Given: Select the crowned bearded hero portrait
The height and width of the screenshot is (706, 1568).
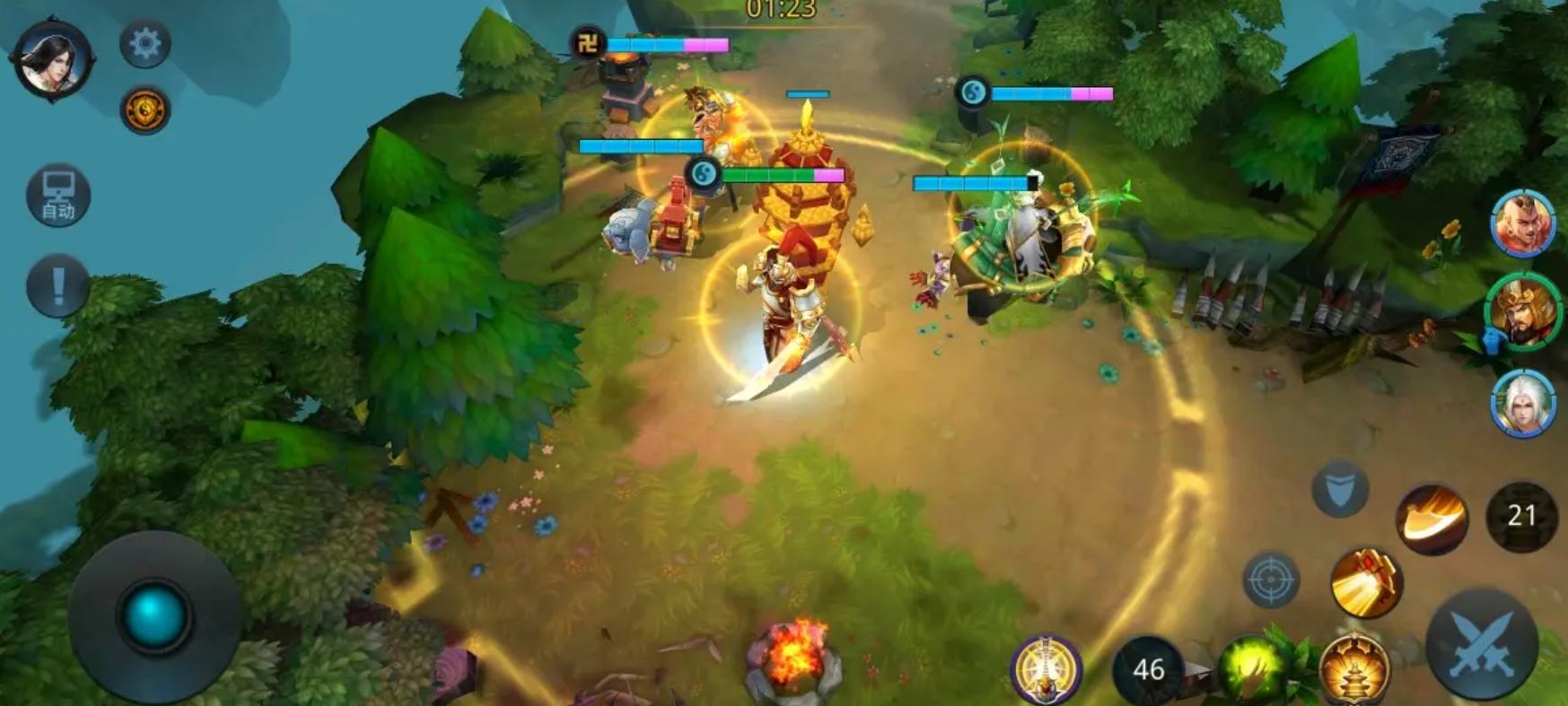Looking at the screenshot, I should [1522, 312].
